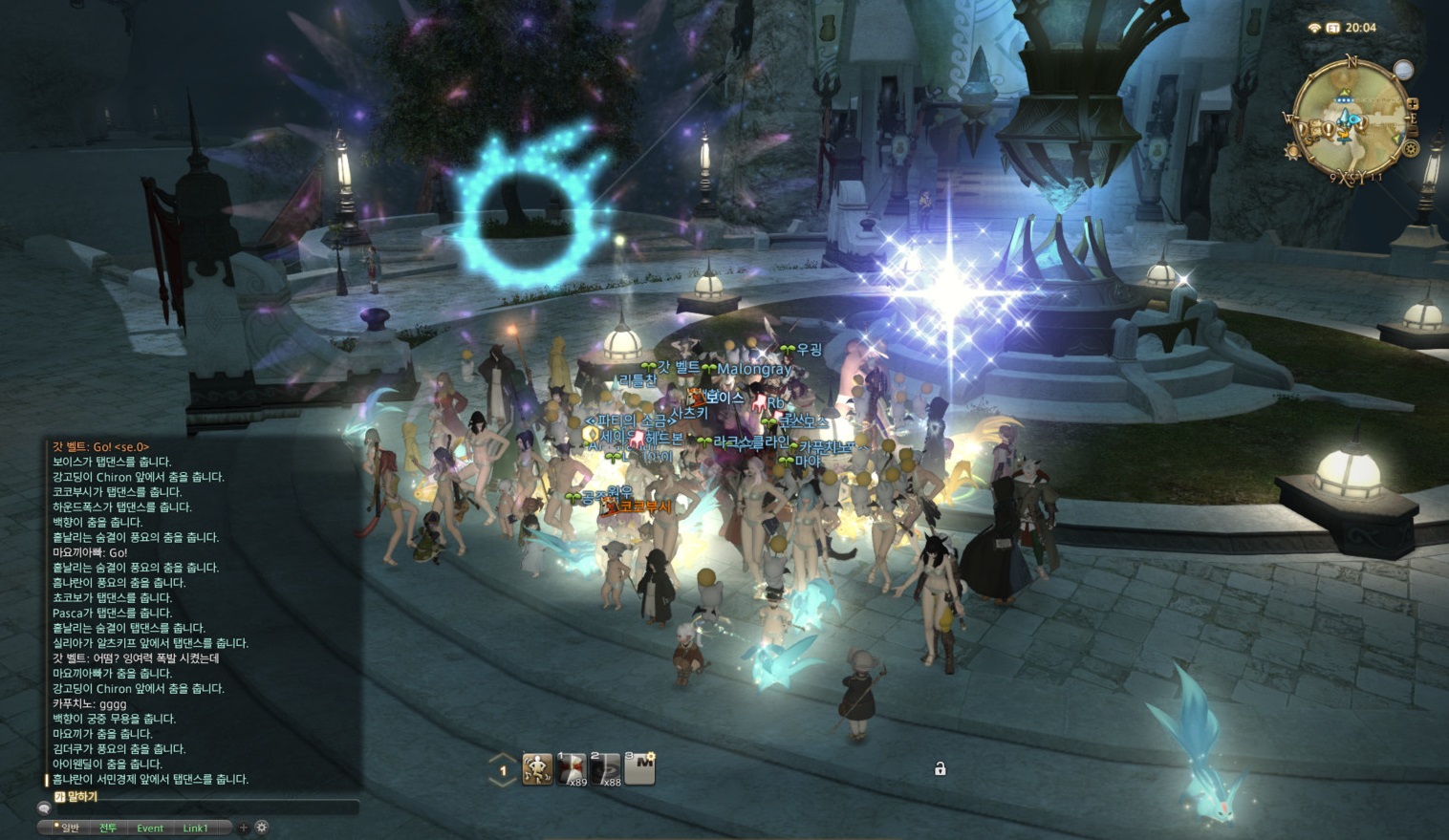Switch to the 일반 chat tab
1449x840 pixels.
tap(67, 828)
